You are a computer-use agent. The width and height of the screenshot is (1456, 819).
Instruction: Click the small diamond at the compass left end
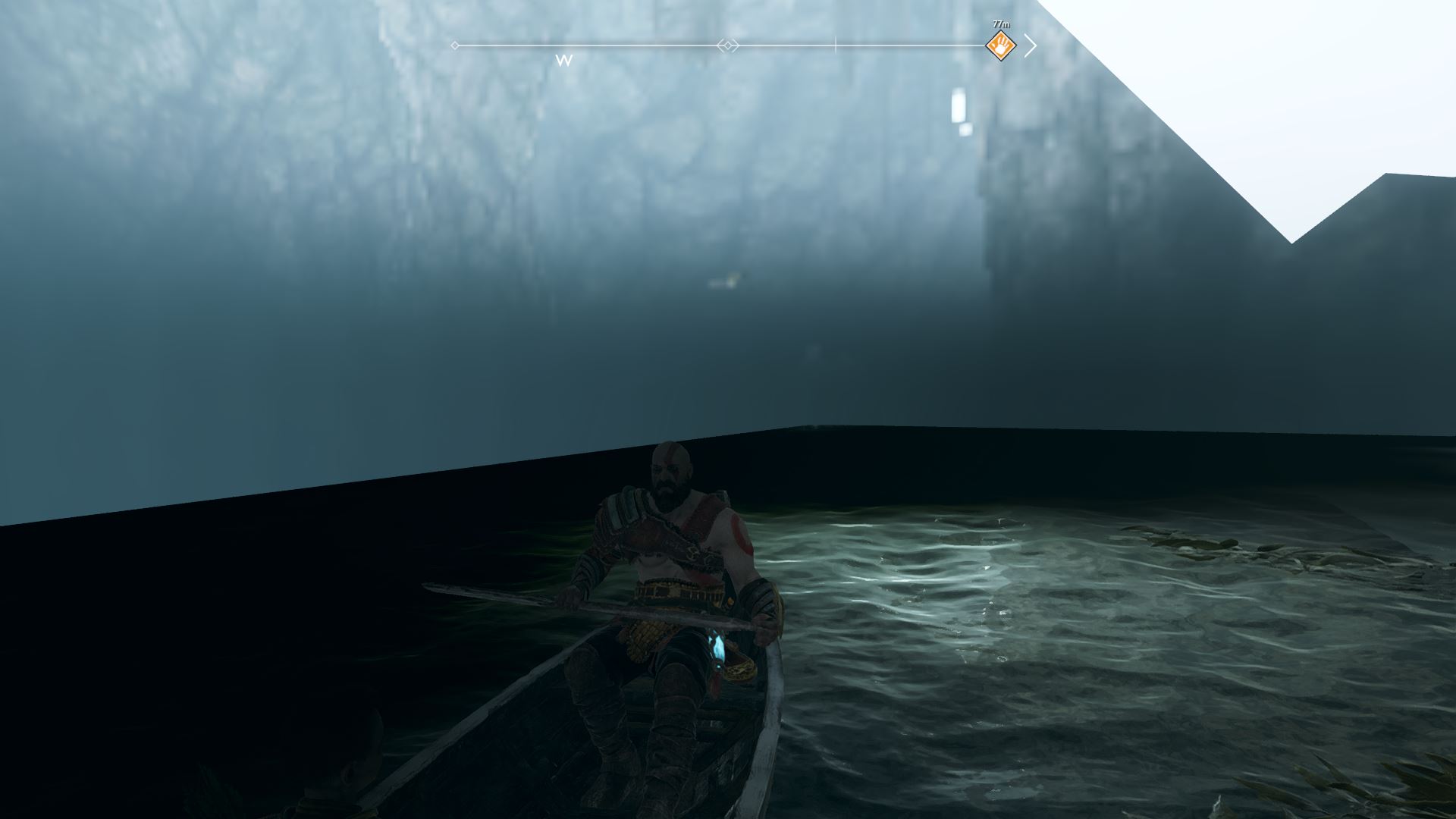[453, 46]
